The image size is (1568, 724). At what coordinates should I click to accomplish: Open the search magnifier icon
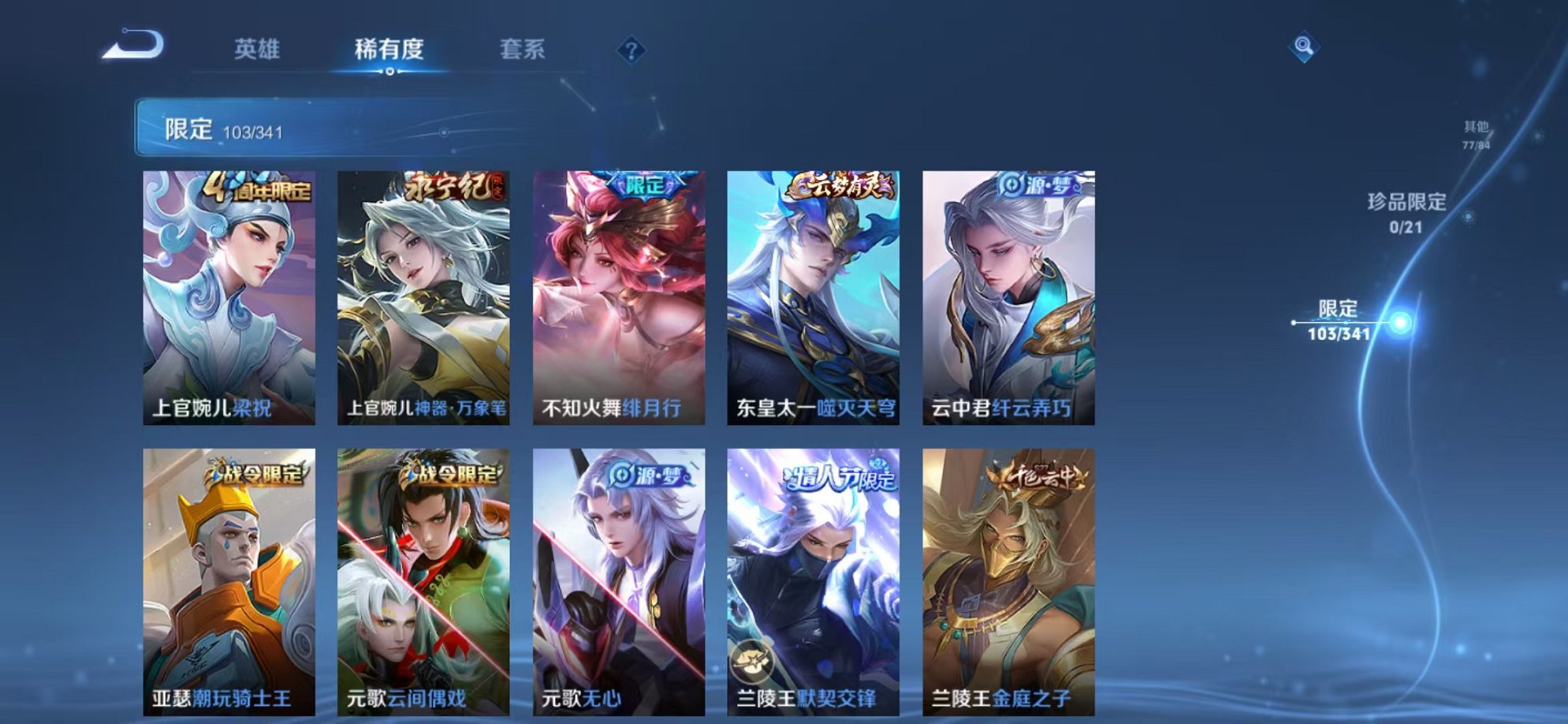click(1305, 45)
